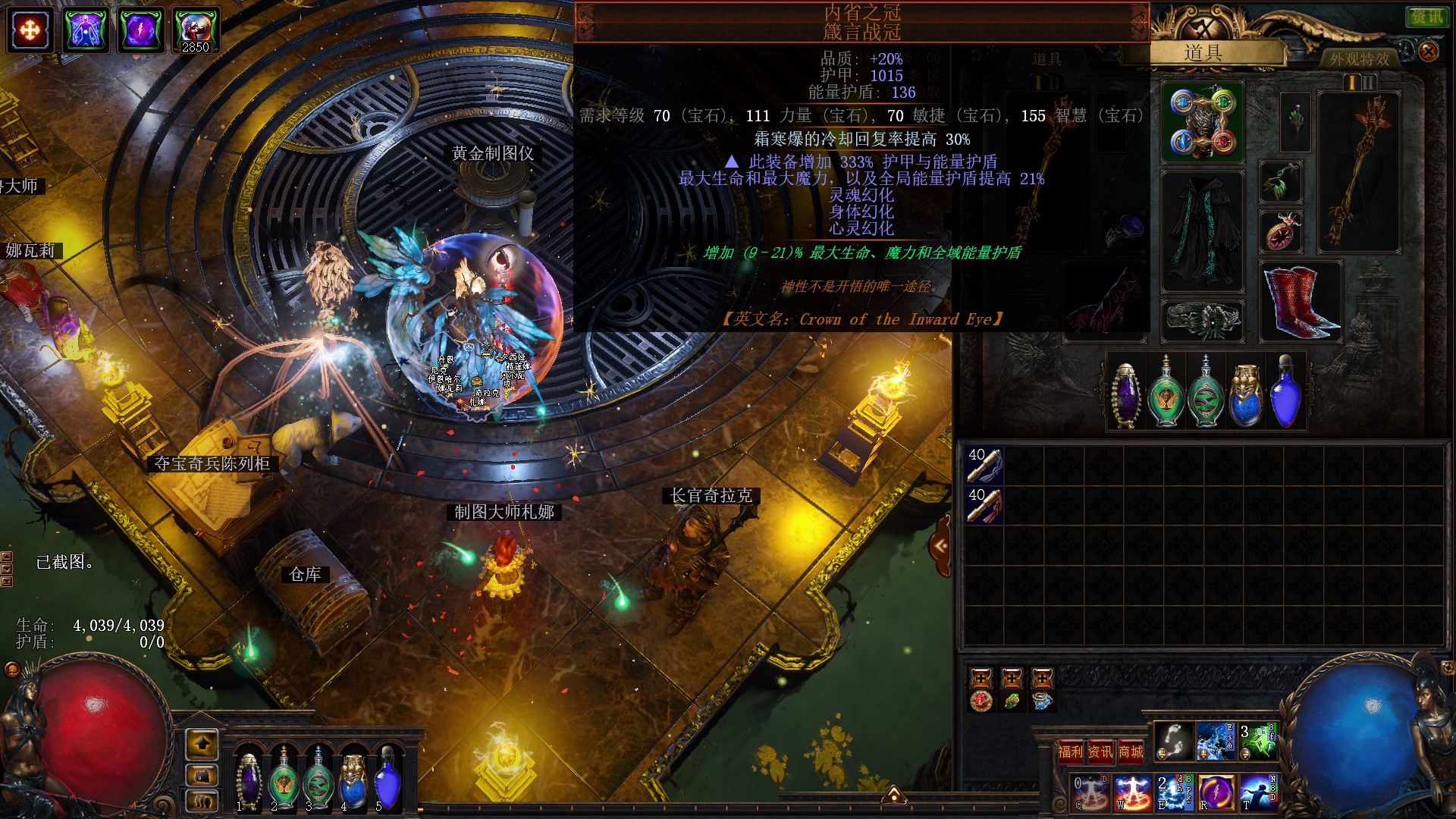
Task: Use the blue mana flask in slot 5
Action: tap(388, 781)
